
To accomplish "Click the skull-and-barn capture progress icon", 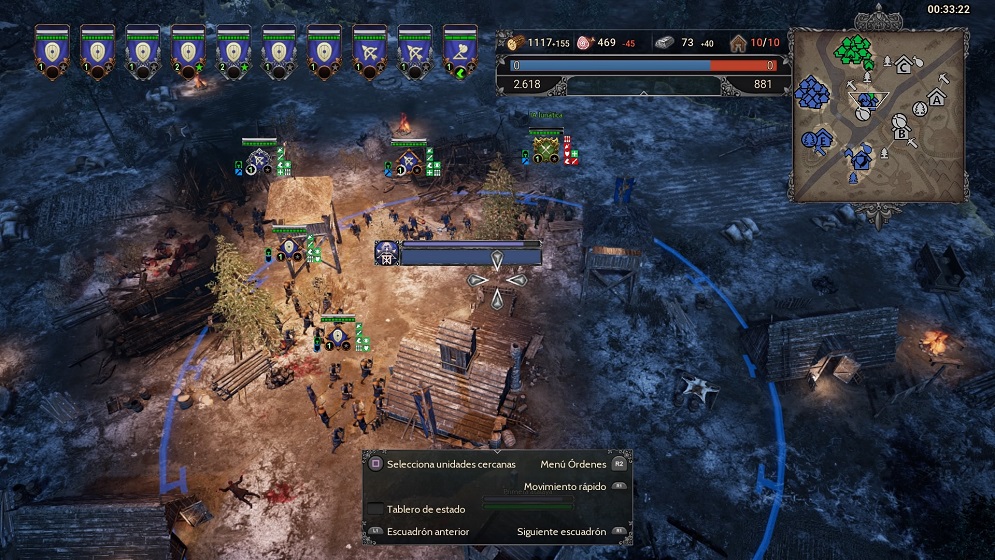I will 387,253.
